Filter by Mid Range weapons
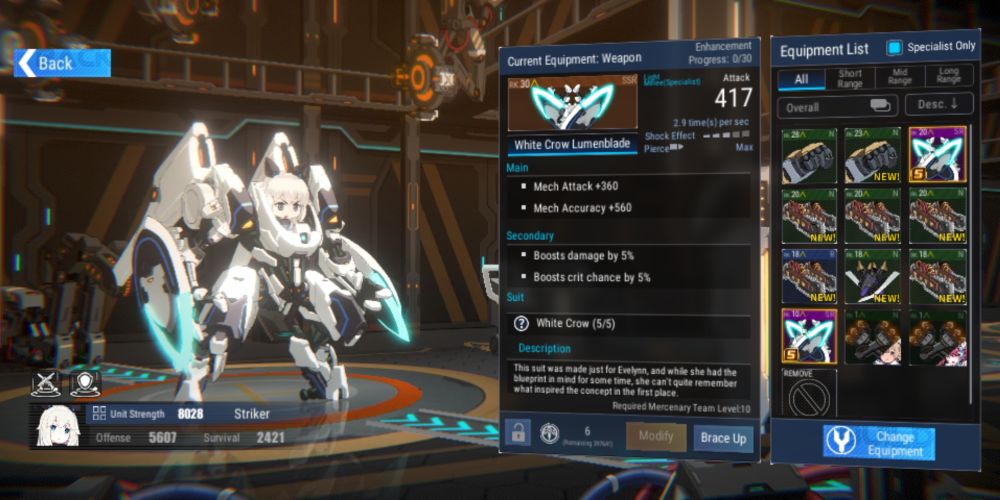Viewport: 1000px width, 500px height. click(x=900, y=79)
